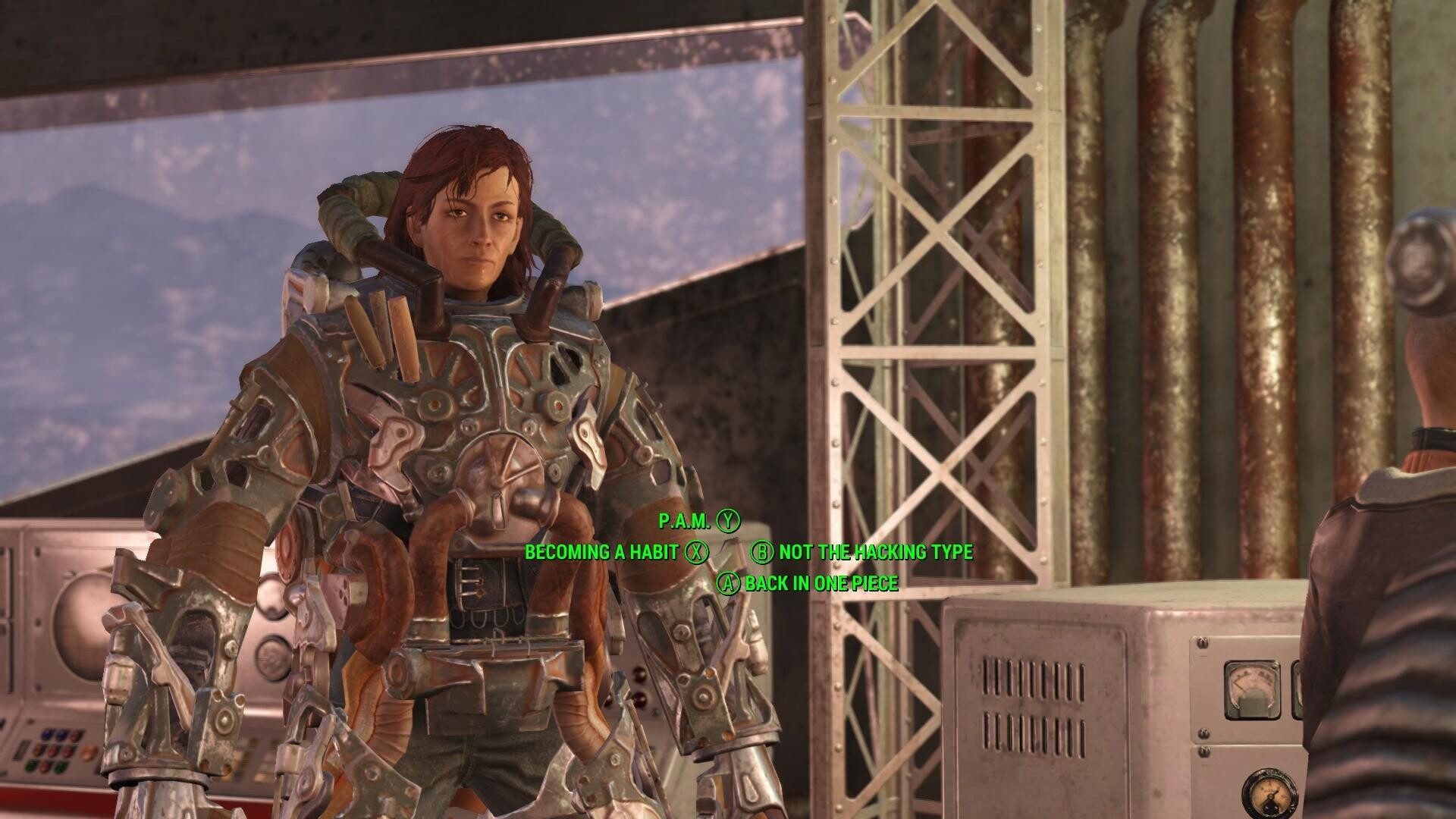Select the Becoming a Habit reply
The width and height of the screenshot is (1456, 819).
601,552
